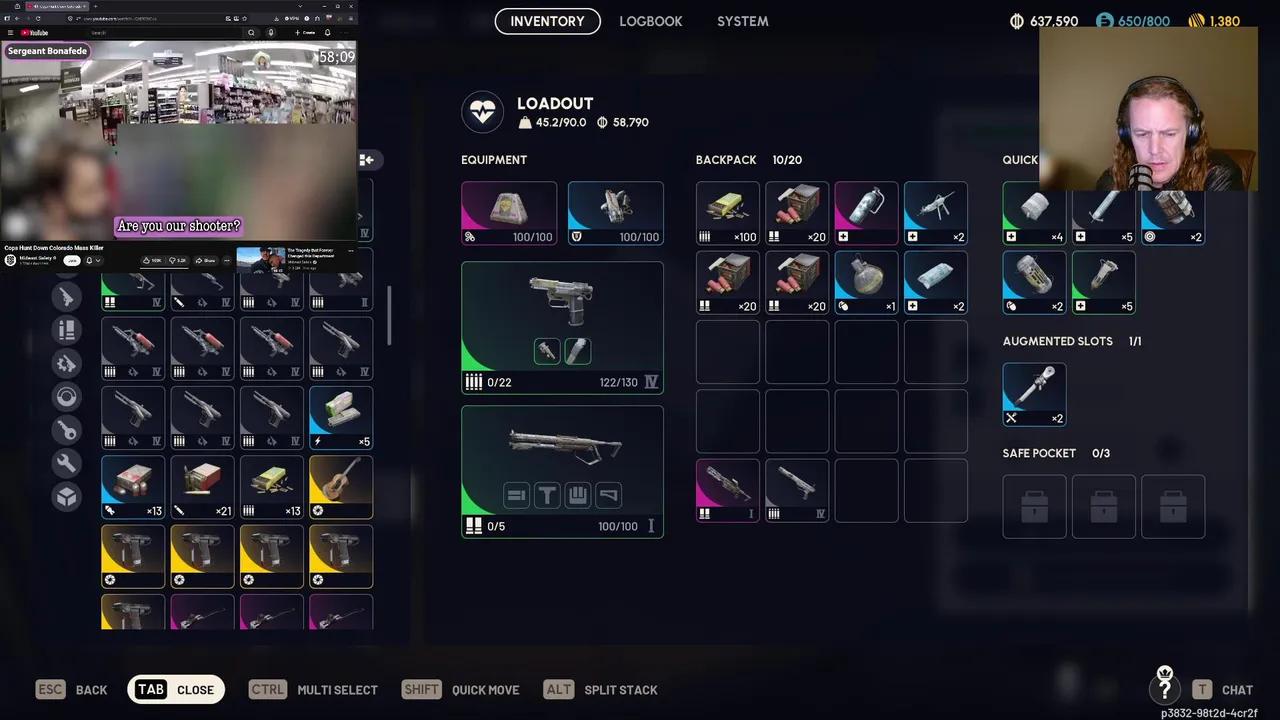The image size is (1280, 720).
Task: Choose the round flask item in backpack
Action: (866, 282)
